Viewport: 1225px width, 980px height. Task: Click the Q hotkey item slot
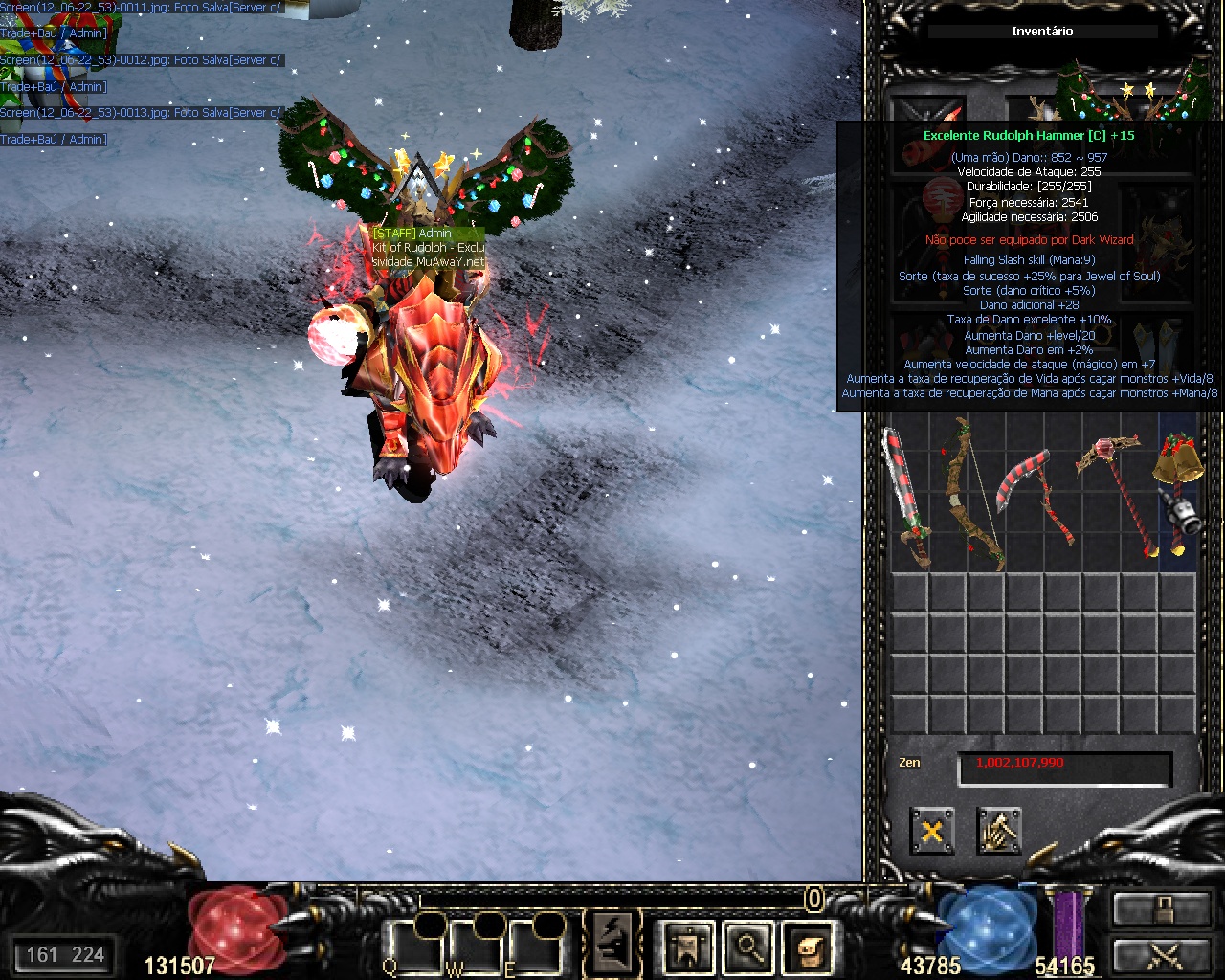tap(413, 947)
